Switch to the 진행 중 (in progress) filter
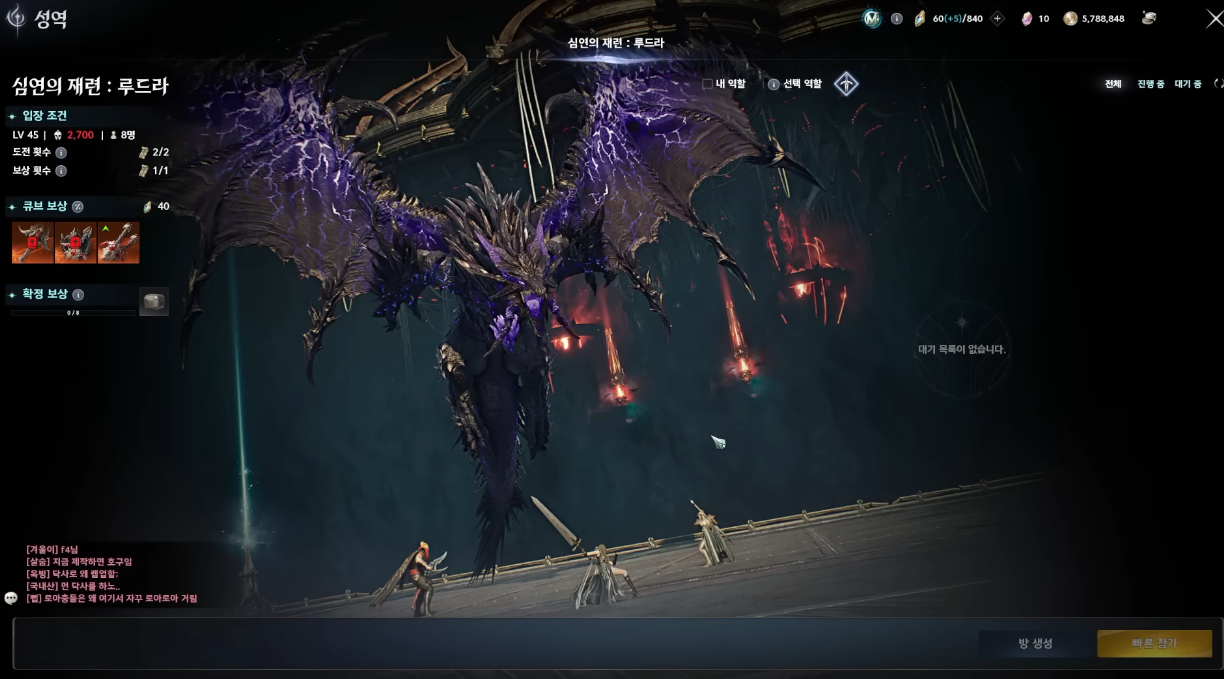This screenshot has width=1224, height=679. 1150,84
